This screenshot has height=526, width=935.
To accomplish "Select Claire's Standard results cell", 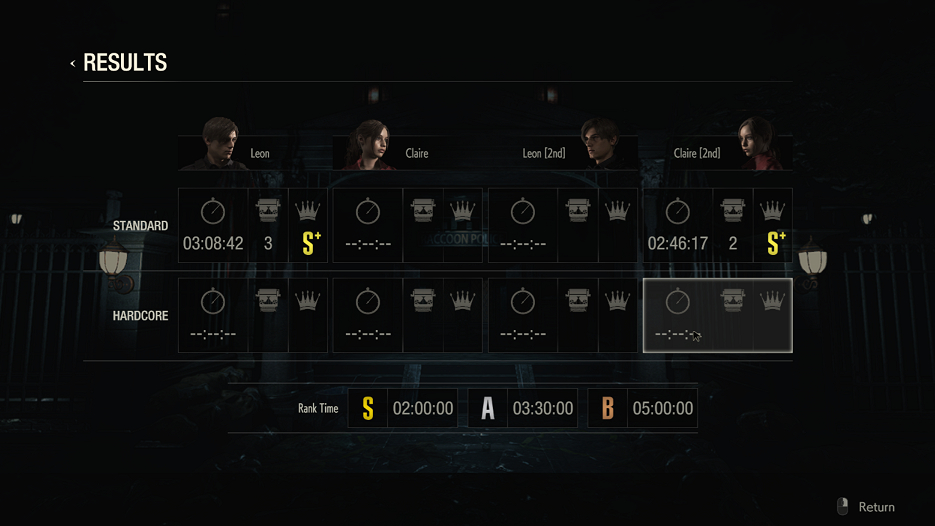I will (407, 226).
